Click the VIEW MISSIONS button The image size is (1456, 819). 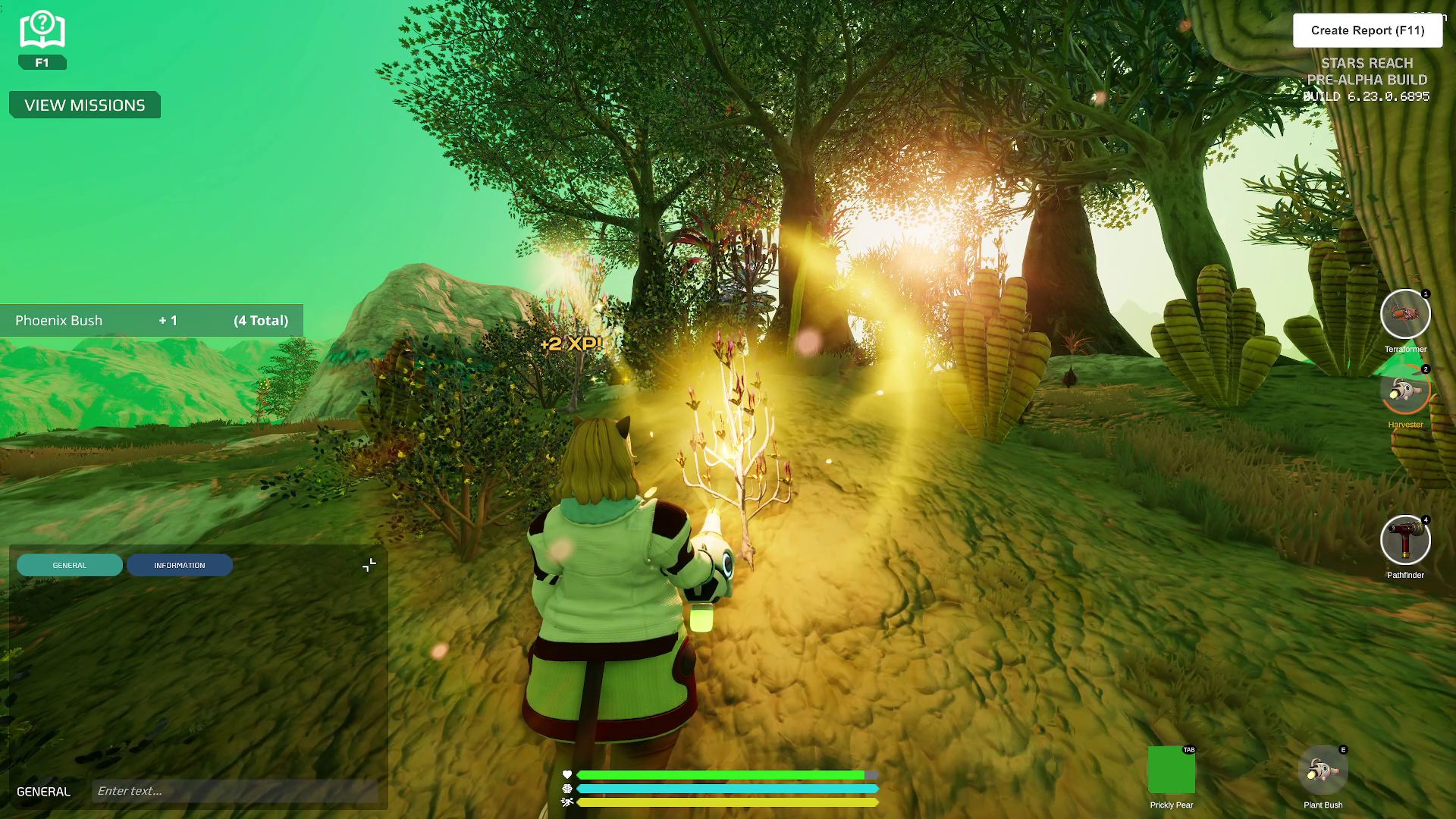tap(84, 105)
